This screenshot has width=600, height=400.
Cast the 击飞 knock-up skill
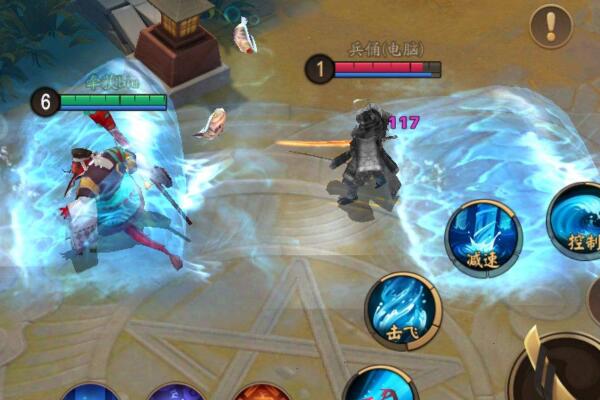403,310
